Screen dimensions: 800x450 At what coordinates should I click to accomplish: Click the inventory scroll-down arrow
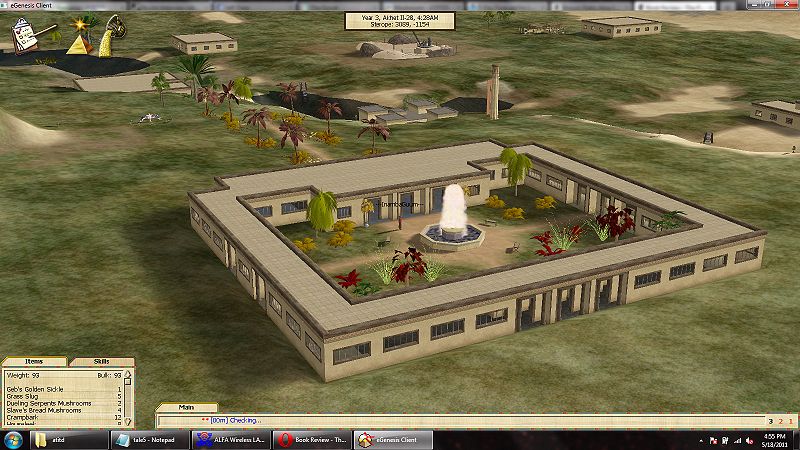pyautogui.click(x=129, y=421)
